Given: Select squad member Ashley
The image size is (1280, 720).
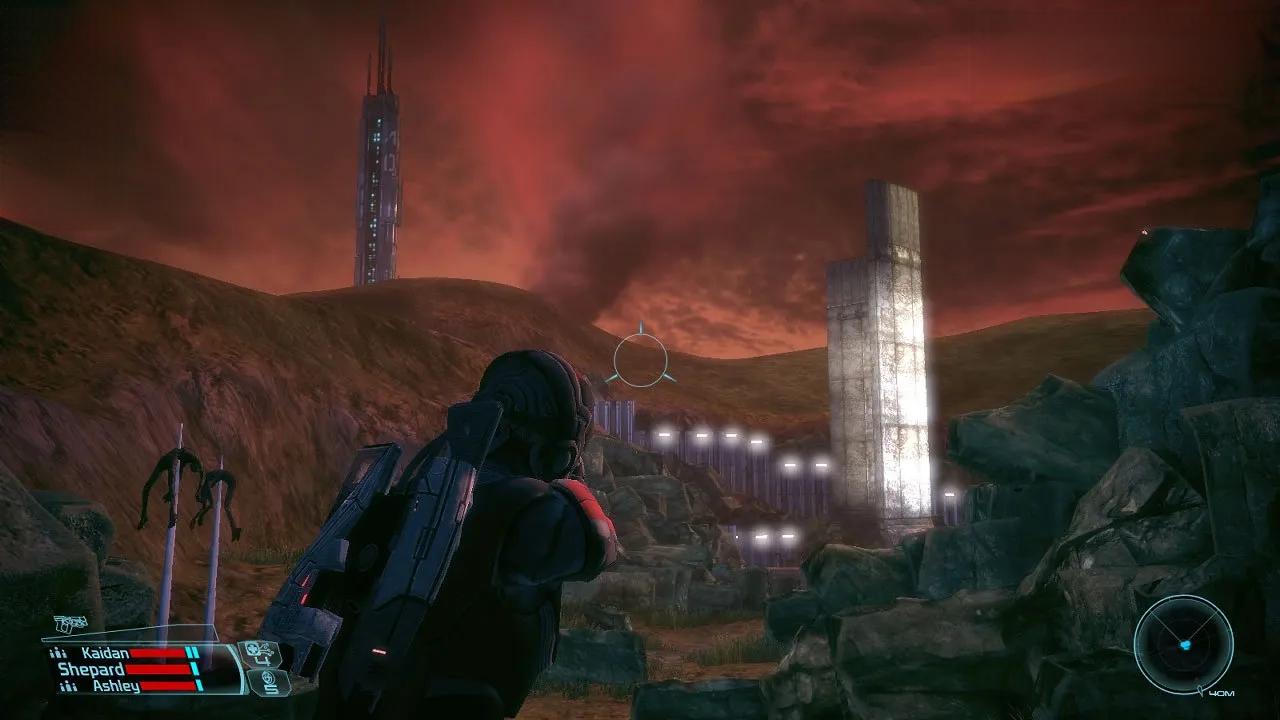Looking at the screenshot, I should pos(115,686).
